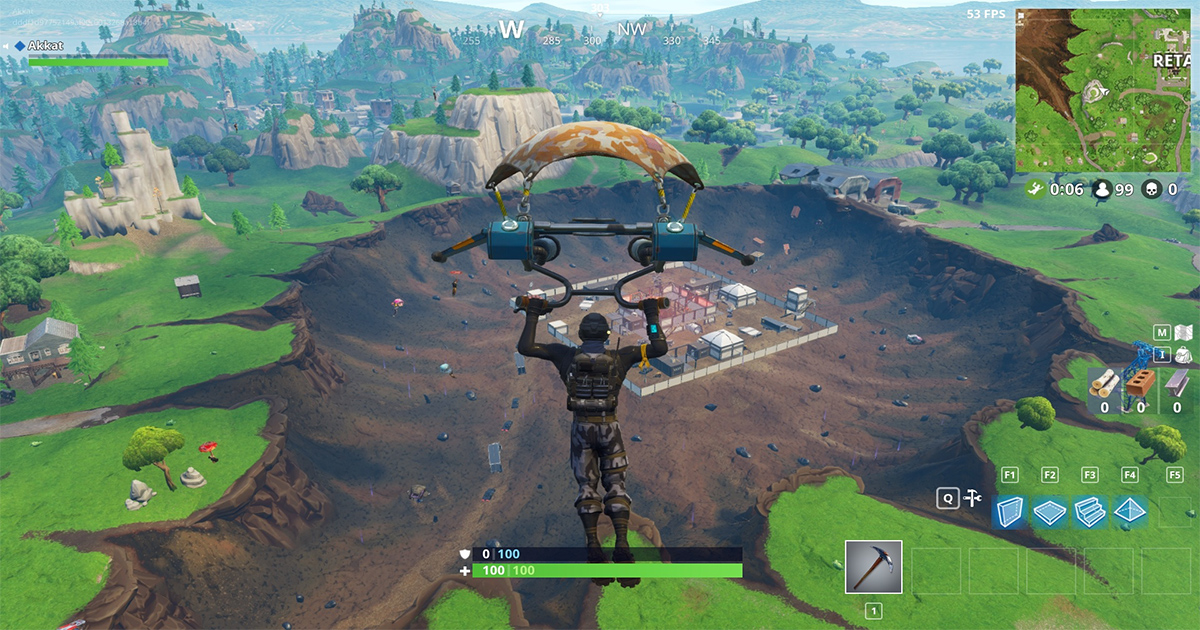This screenshot has width=1200, height=630.
Task: Select the wood material
Action: coord(1104,383)
